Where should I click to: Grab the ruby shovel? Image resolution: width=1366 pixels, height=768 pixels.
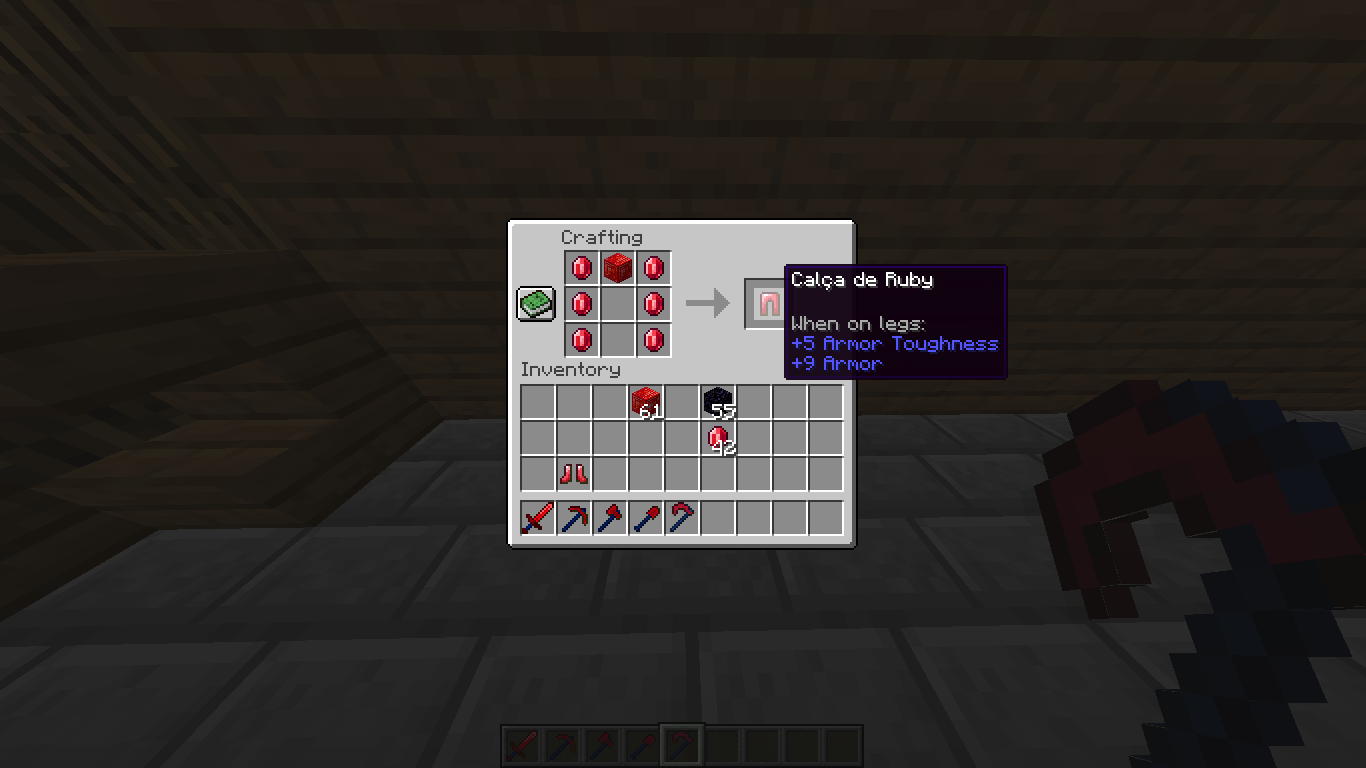645,516
